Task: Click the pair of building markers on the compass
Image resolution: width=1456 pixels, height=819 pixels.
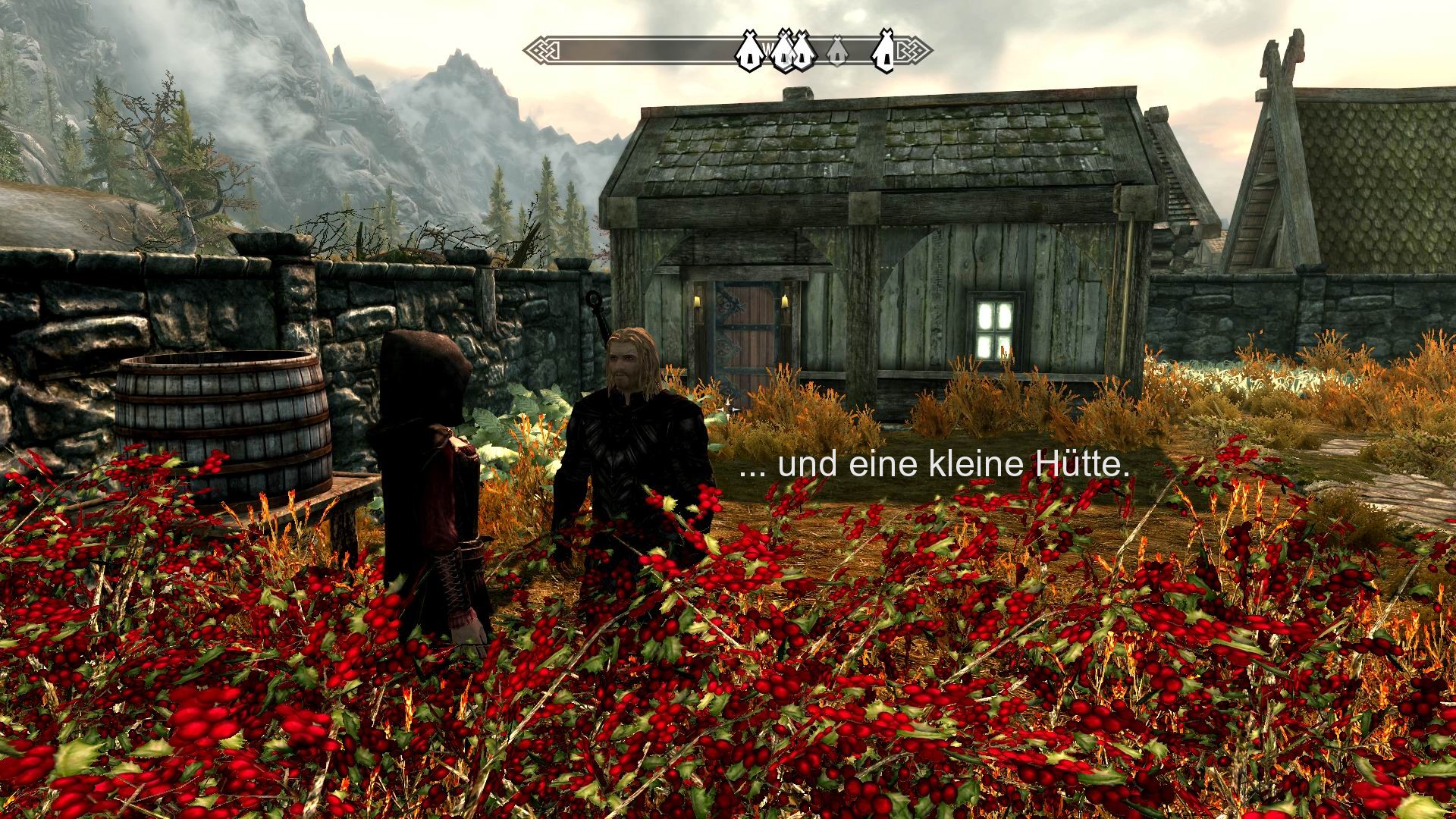Action: (791, 53)
